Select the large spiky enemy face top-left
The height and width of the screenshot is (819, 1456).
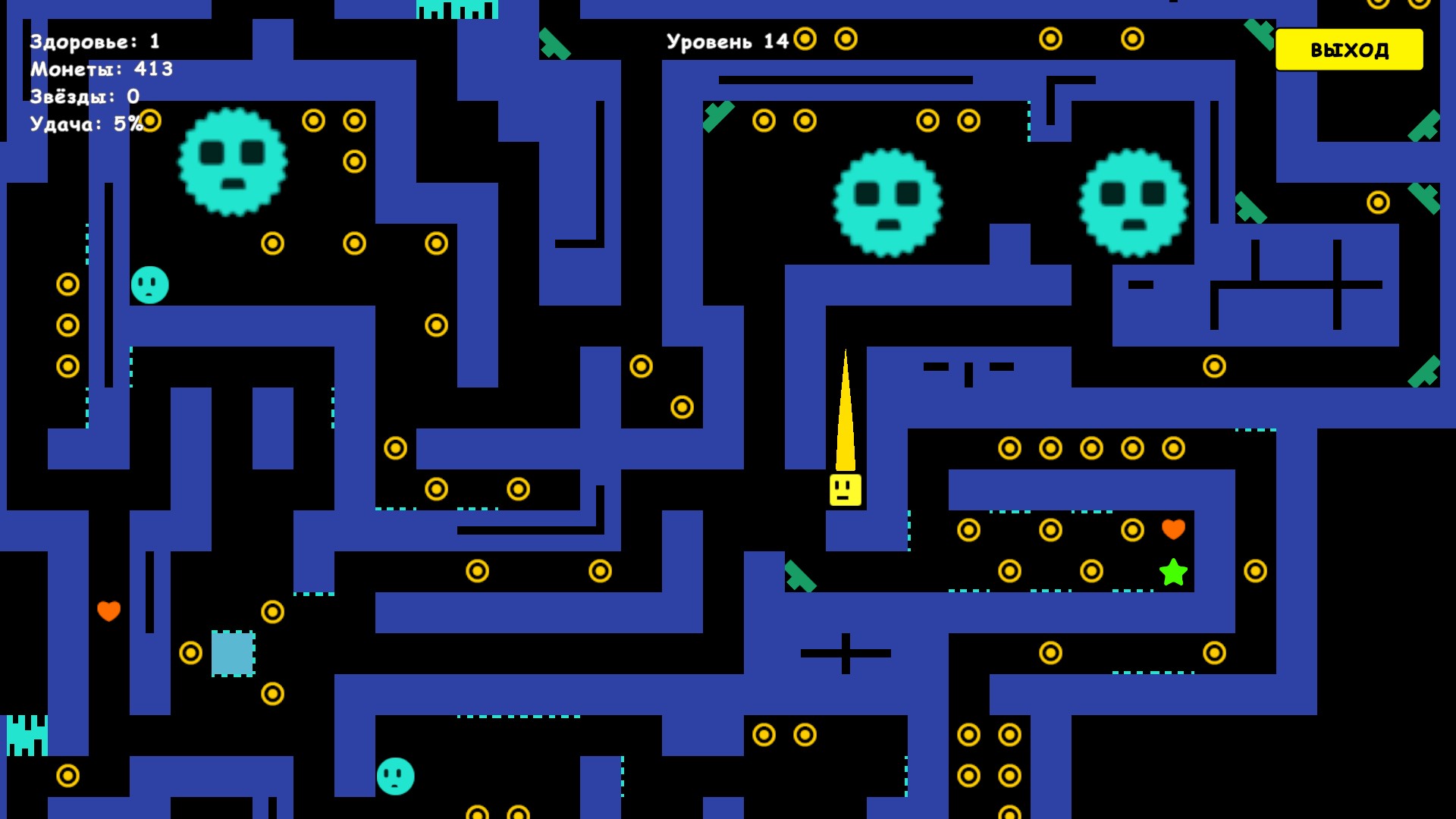pyautogui.click(x=234, y=162)
